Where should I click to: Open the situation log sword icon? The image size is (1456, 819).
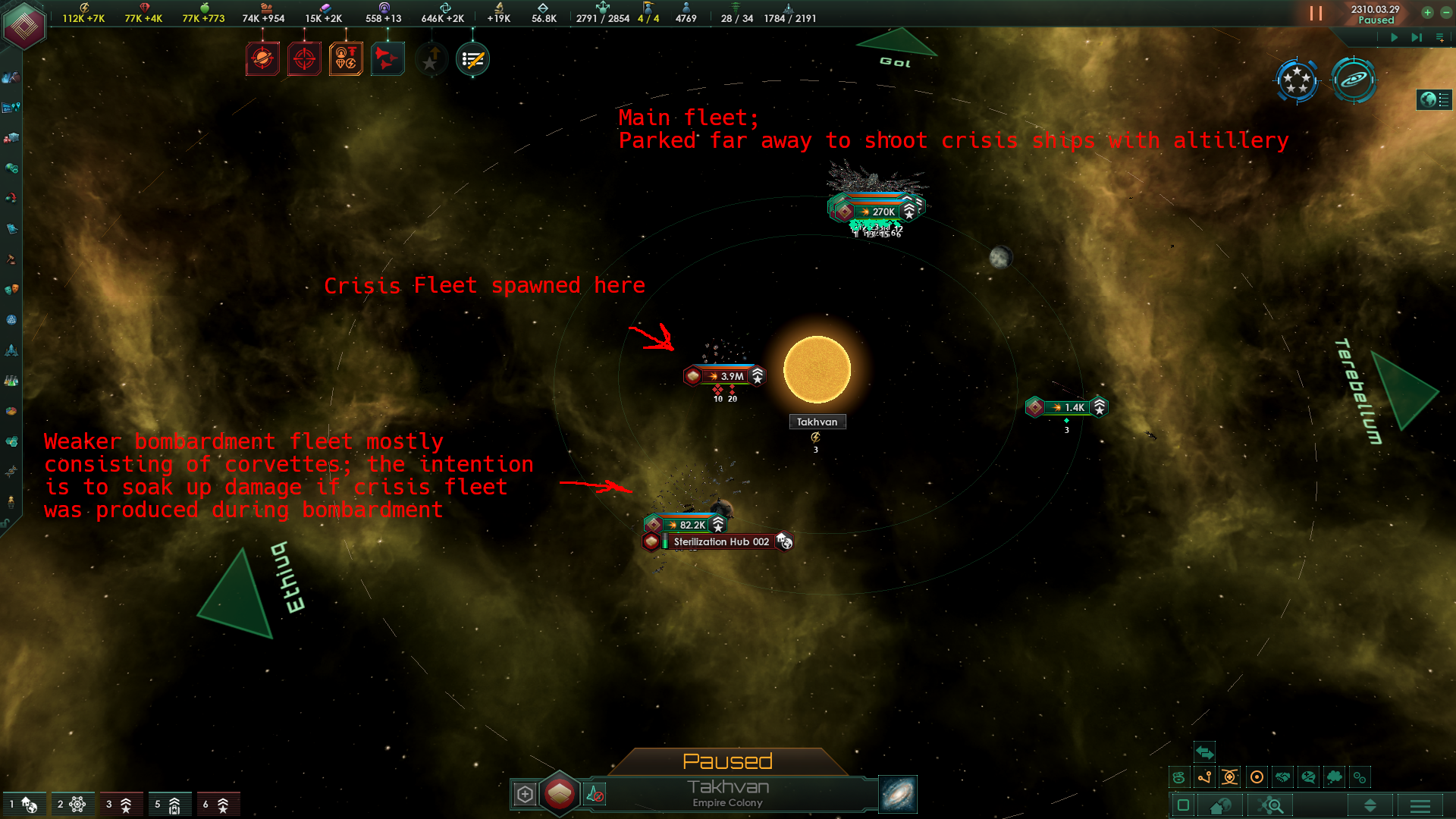tap(472, 58)
